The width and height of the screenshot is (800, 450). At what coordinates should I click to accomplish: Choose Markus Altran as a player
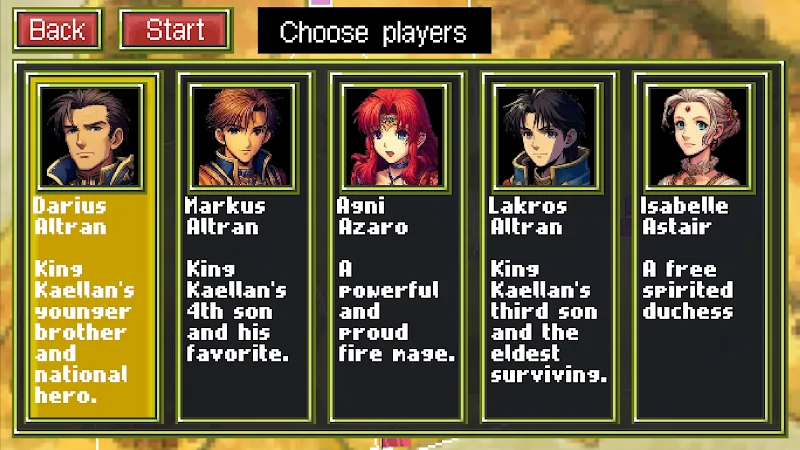tap(244, 245)
